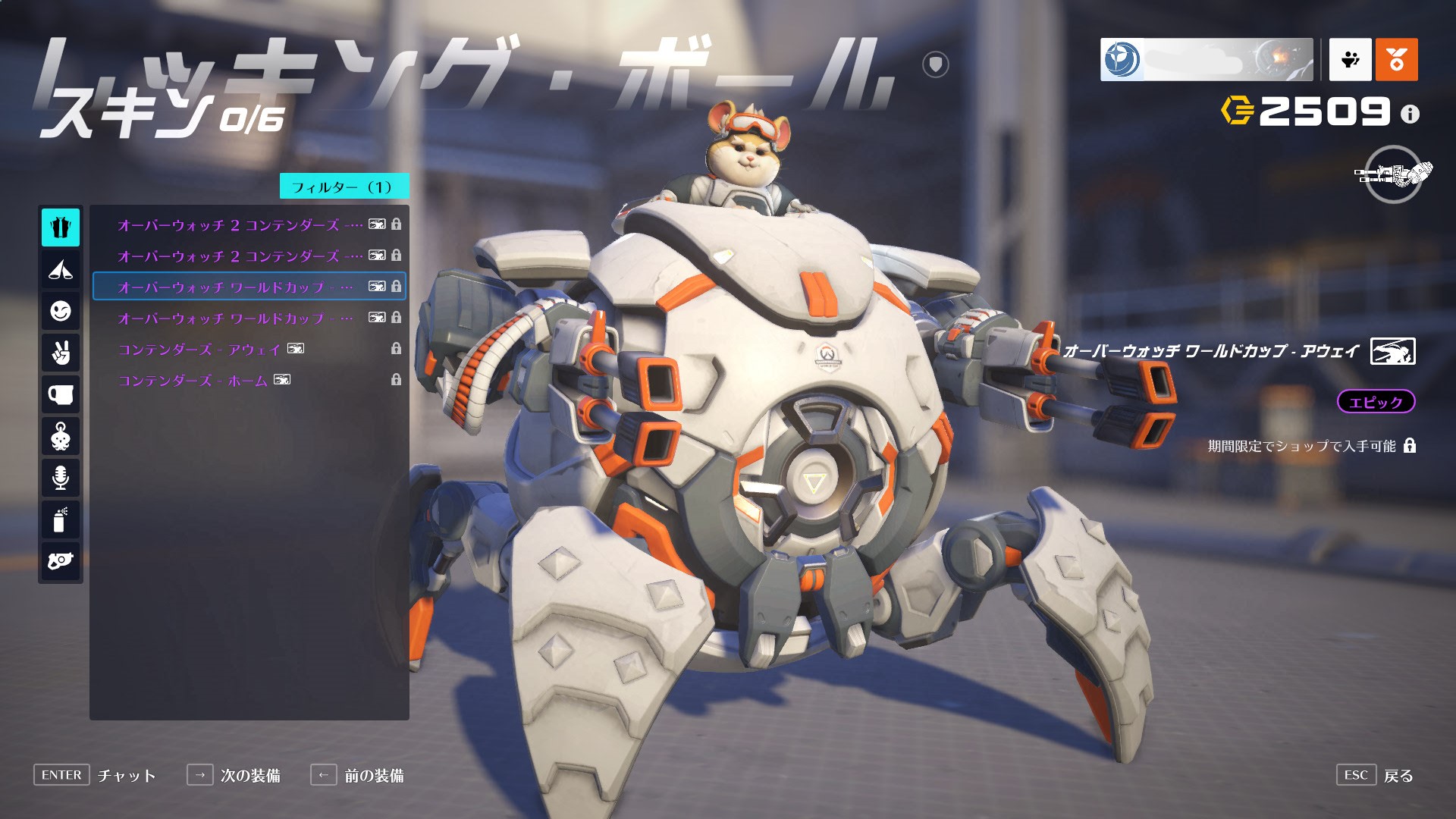Show currency info next to 2509
1456x819 pixels.
(x=1410, y=114)
